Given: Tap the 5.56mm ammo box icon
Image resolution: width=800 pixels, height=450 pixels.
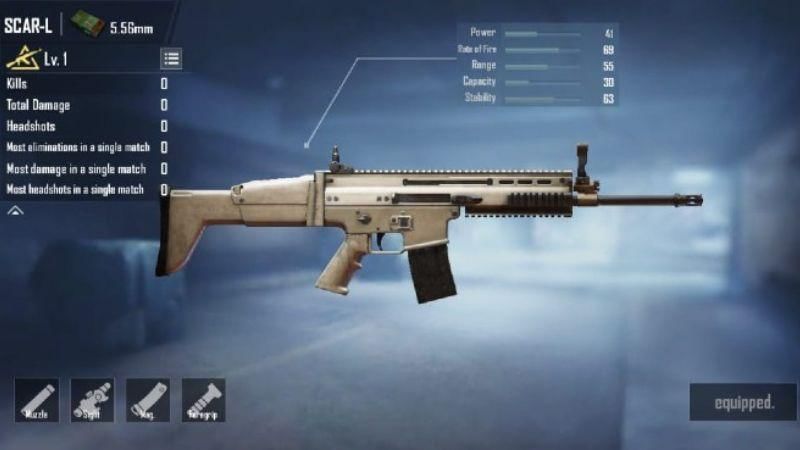Looking at the screenshot, I should pyautogui.click(x=87, y=24).
